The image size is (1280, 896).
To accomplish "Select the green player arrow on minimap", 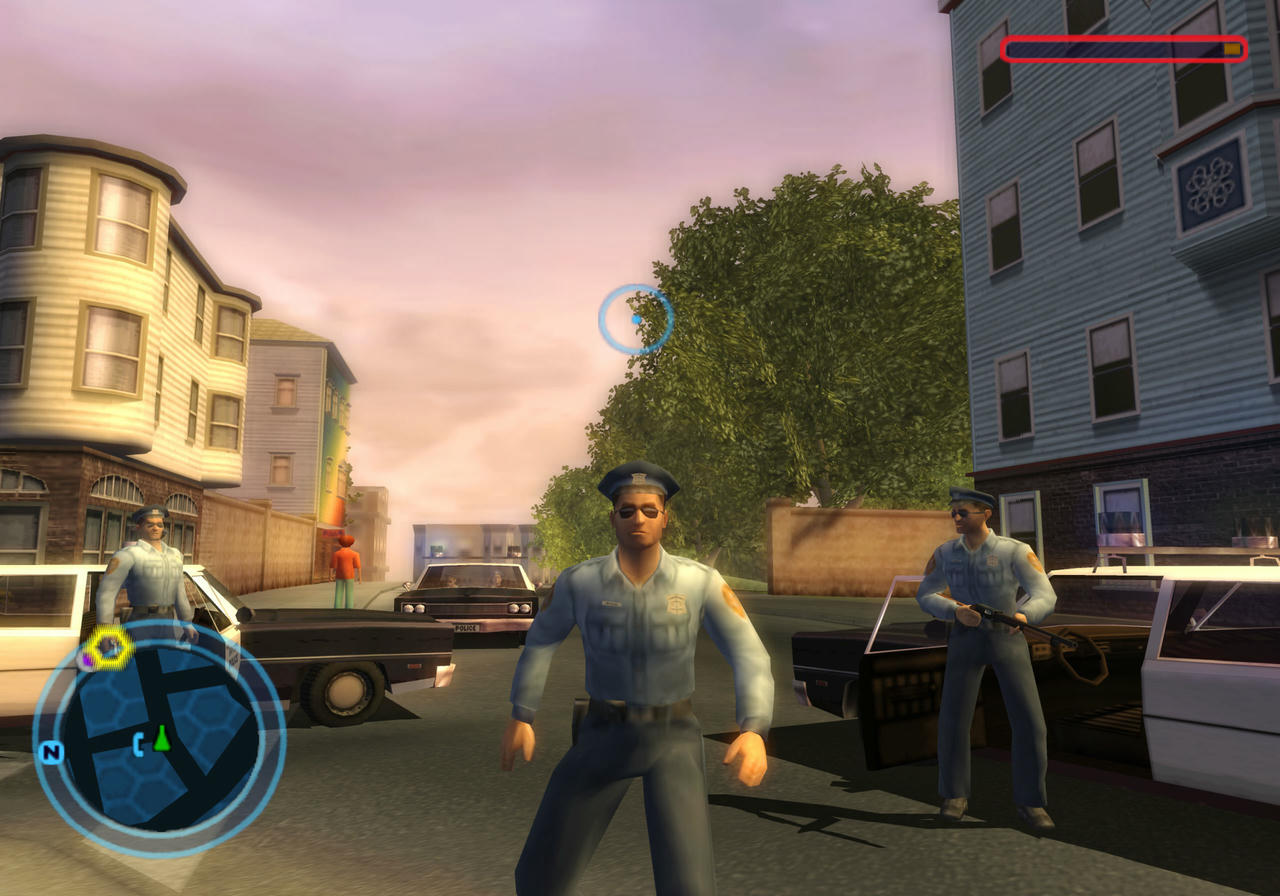I will click(x=161, y=739).
